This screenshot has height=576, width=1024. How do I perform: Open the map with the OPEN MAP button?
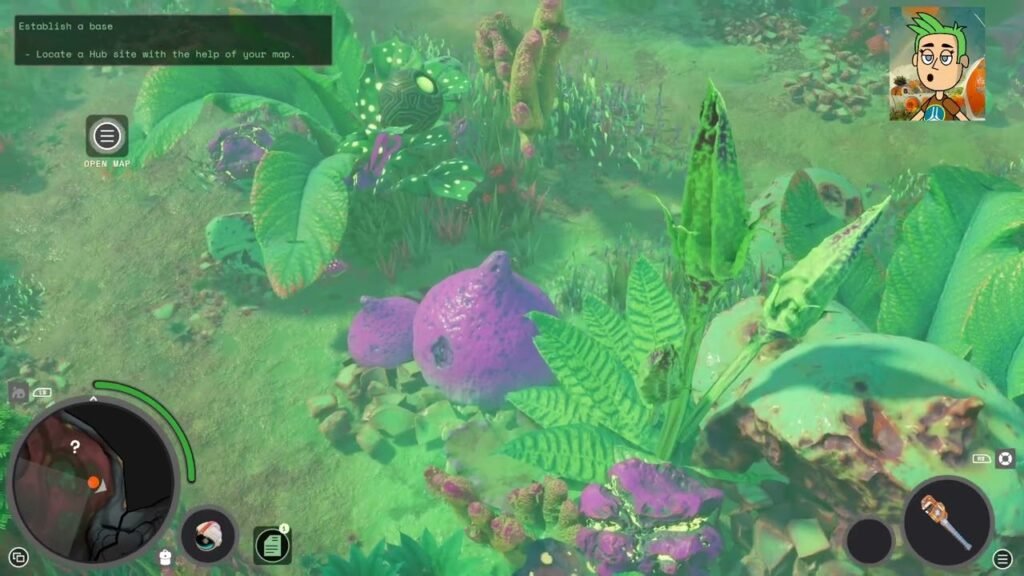click(107, 135)
